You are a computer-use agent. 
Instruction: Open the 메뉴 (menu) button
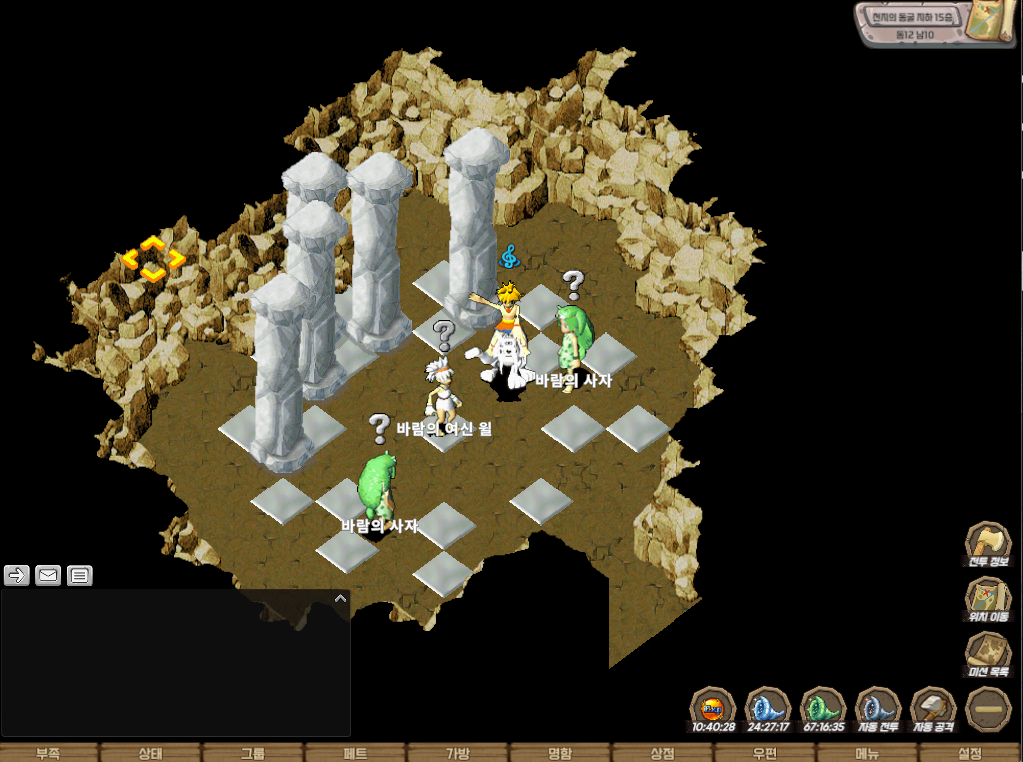(867, 753)
